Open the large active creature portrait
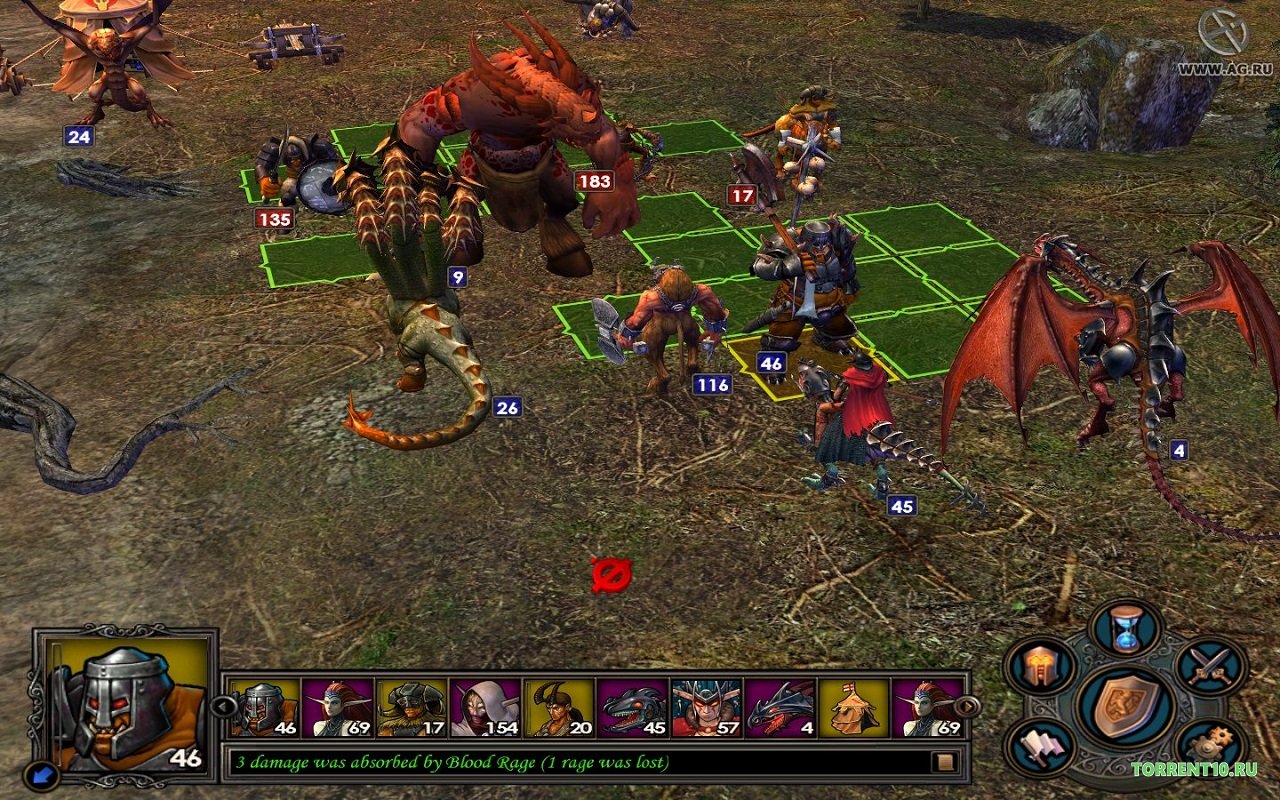This screenshot has width=1280, height=800. 128,702
